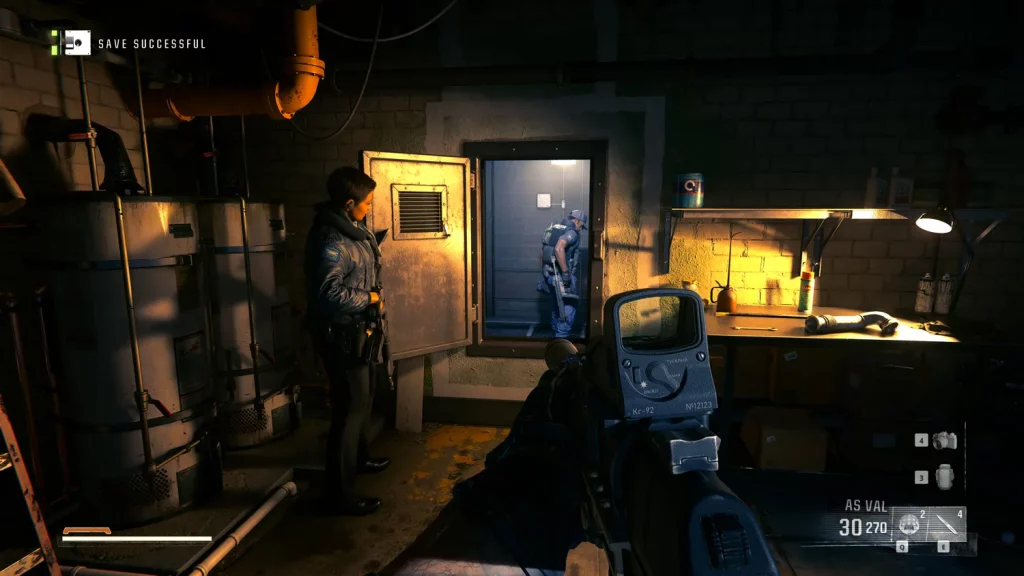This screenshot has width=1024, height=576.
Task: Pick the throwing knife slot
Action: pos(948,525)
